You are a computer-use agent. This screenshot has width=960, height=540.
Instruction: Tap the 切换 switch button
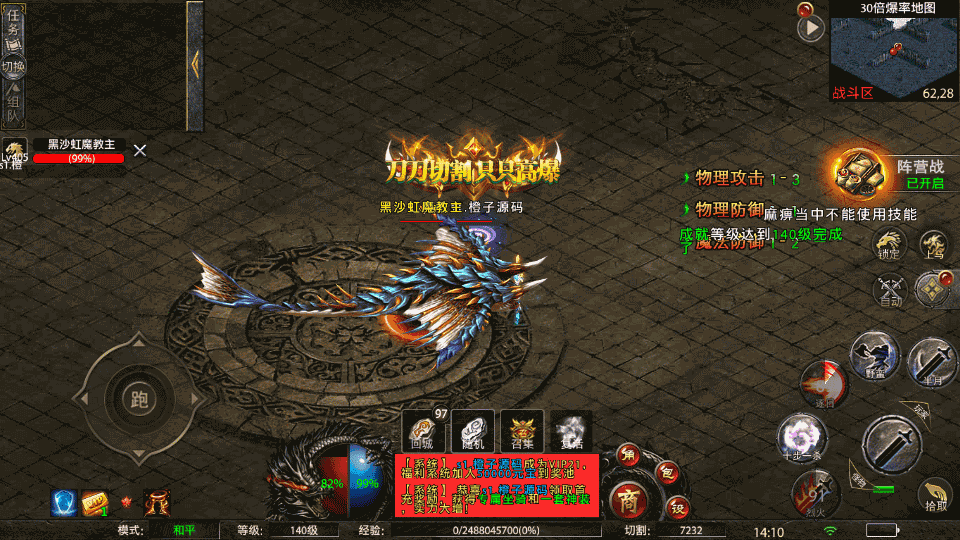(x=14, y=67)
